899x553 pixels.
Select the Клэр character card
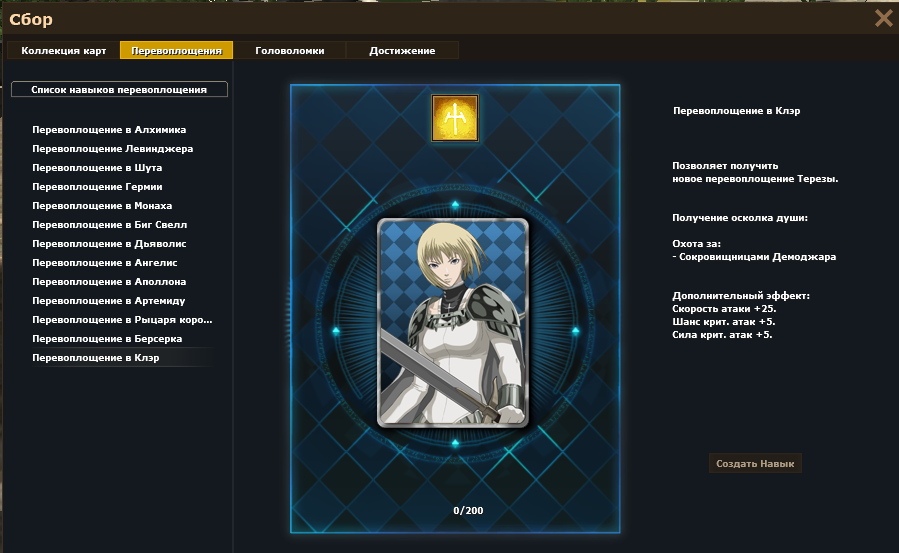click(454, 322)
